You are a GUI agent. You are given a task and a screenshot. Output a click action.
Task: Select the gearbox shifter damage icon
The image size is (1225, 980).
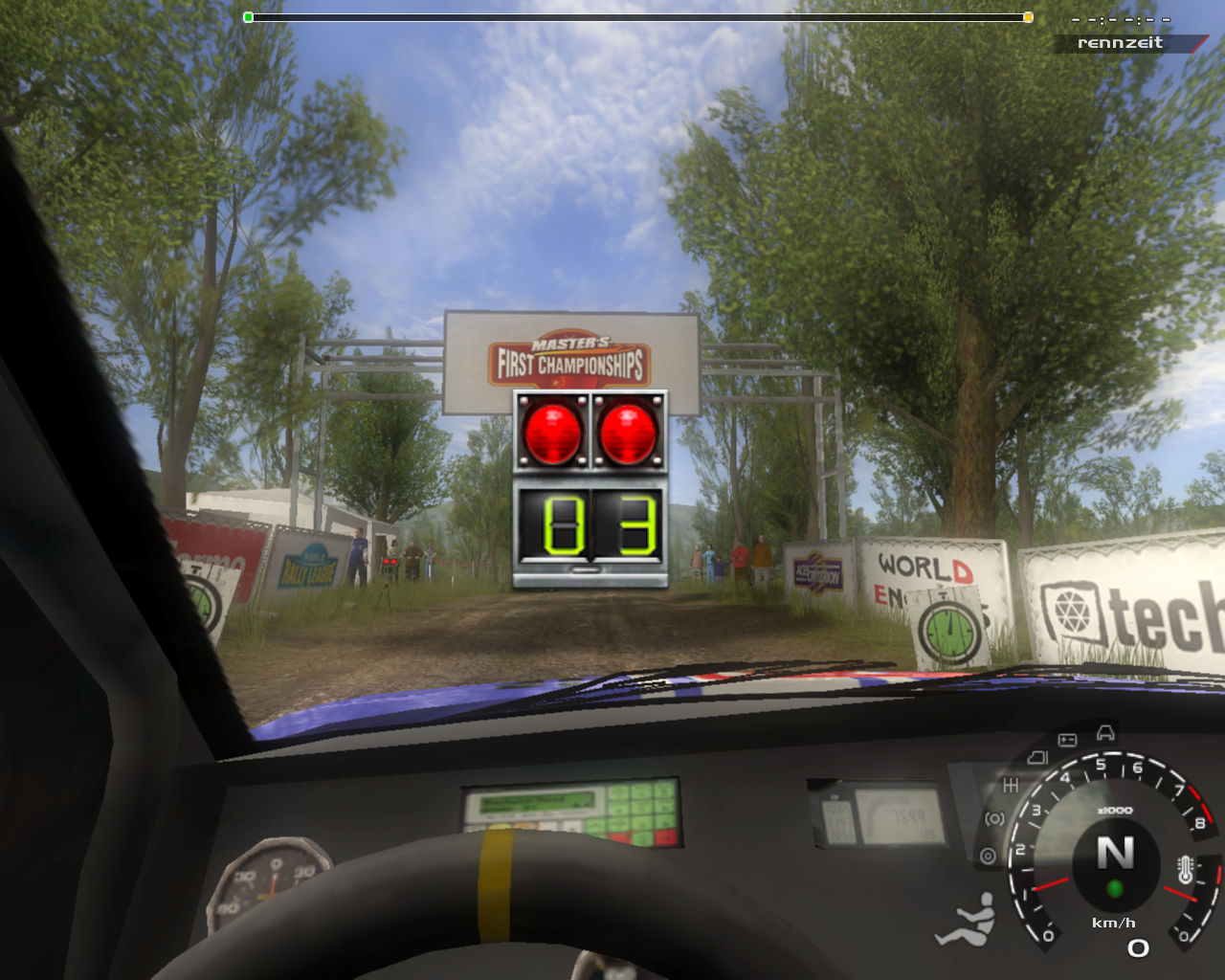coord(1011,785)
